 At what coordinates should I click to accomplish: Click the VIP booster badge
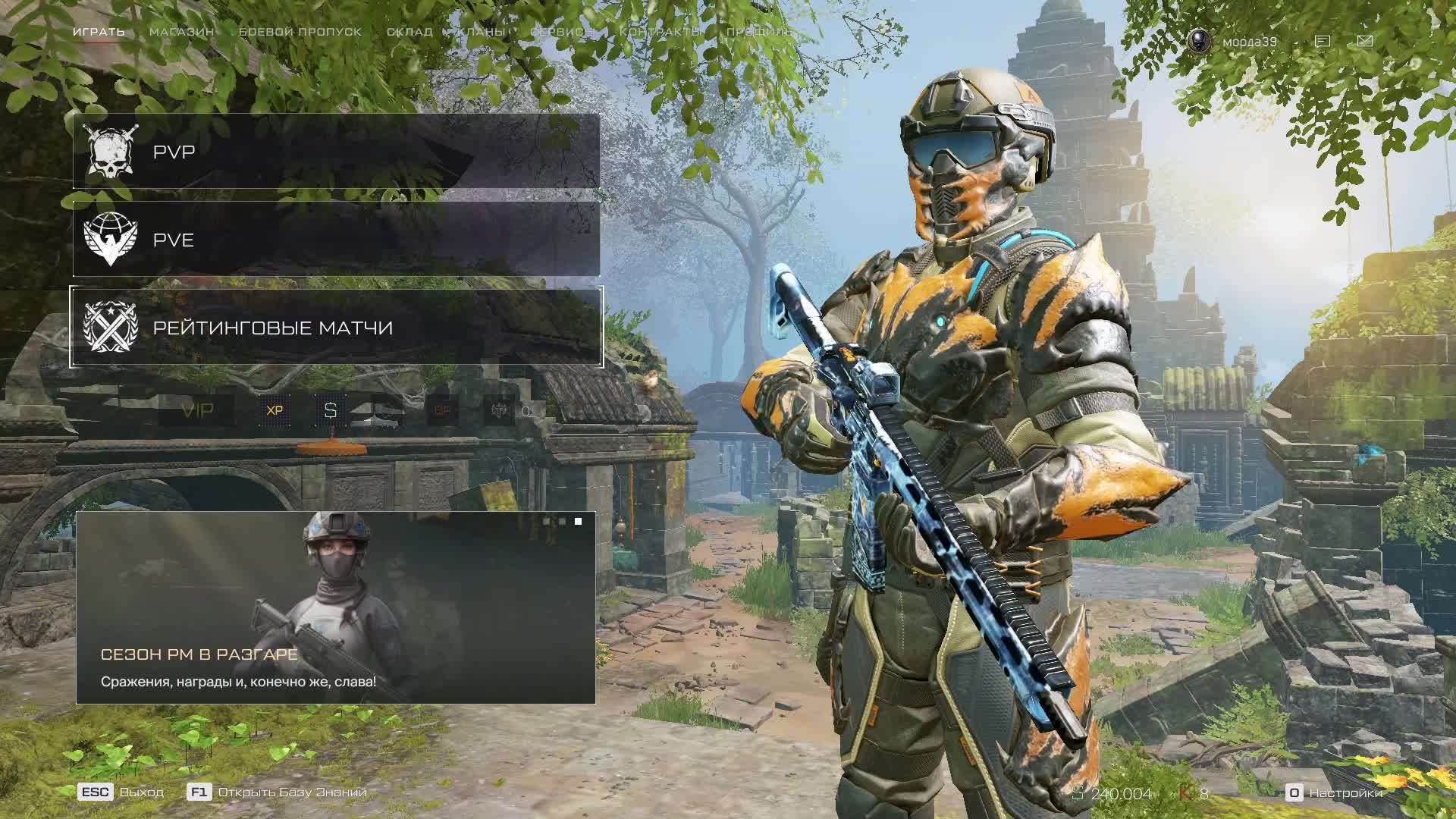(x=197, y=410)
